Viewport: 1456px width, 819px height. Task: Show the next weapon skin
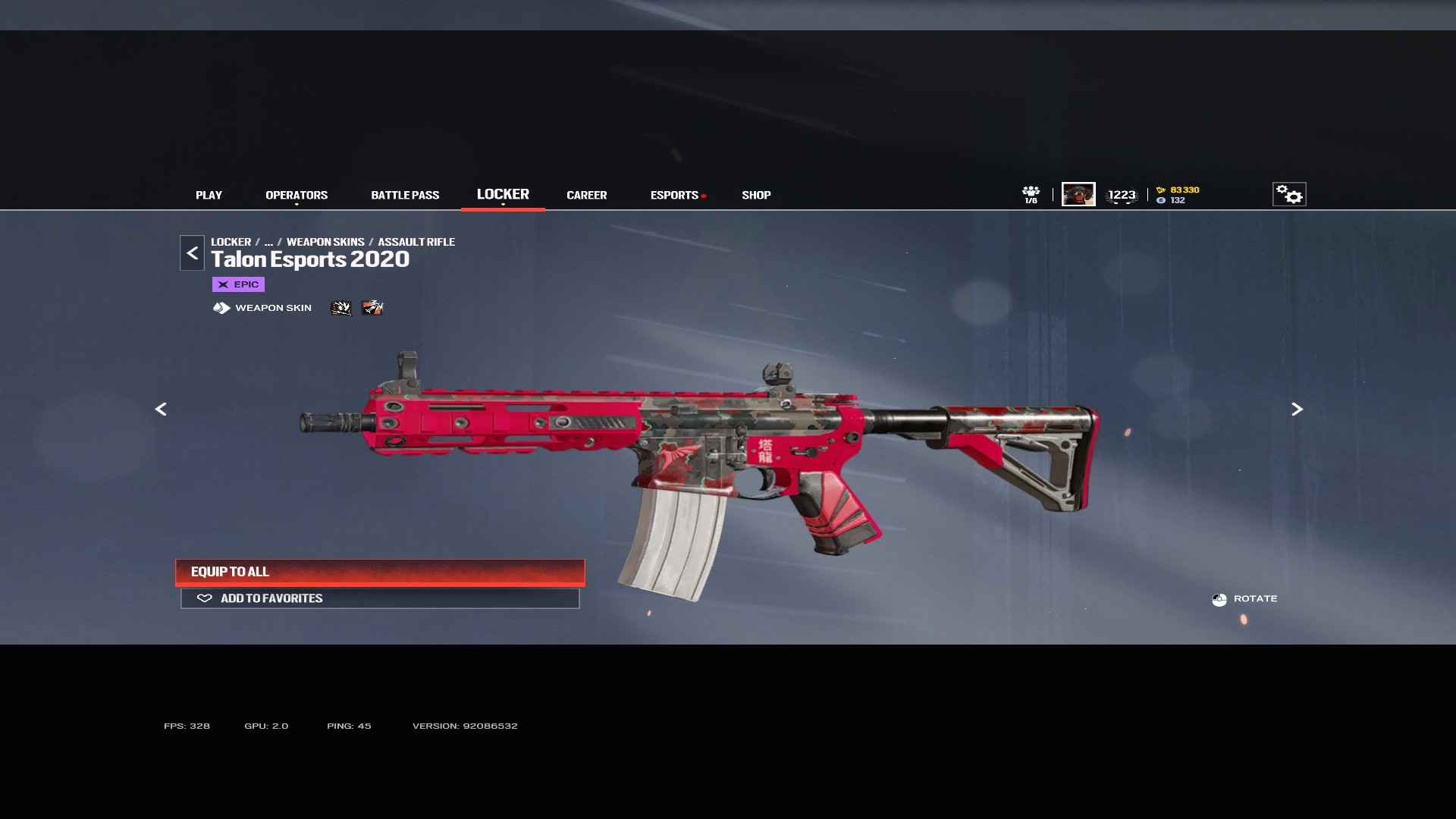1297,409
